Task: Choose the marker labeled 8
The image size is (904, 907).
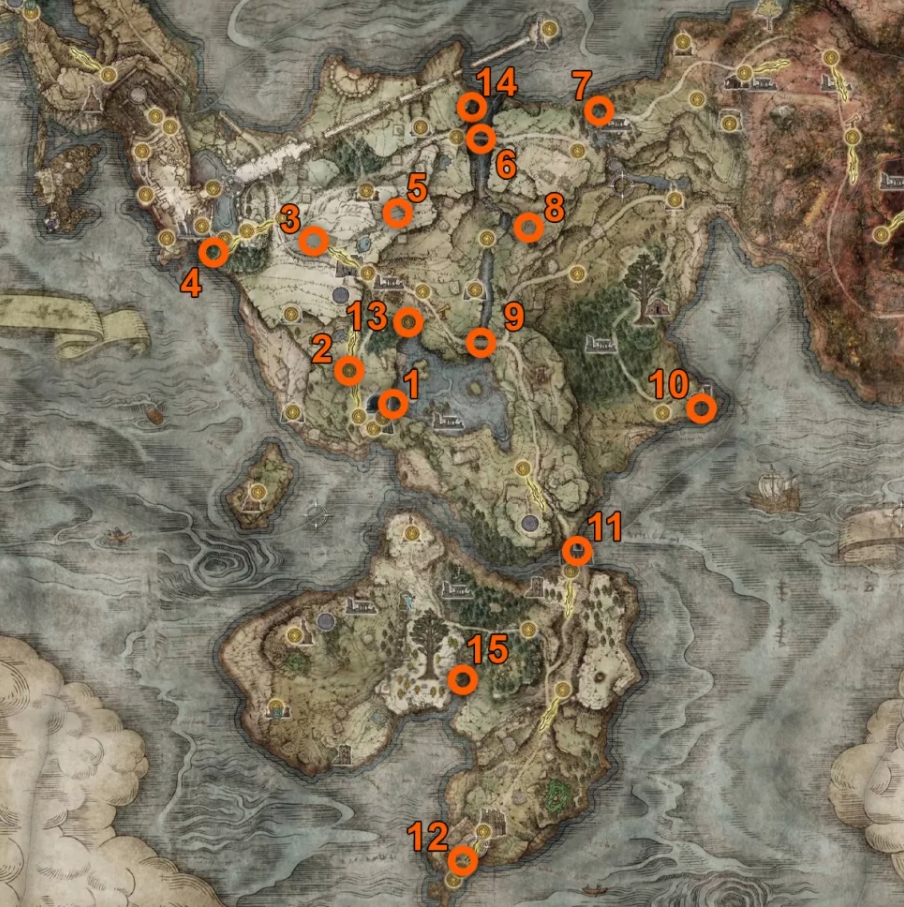Action: tap(528, 228)
